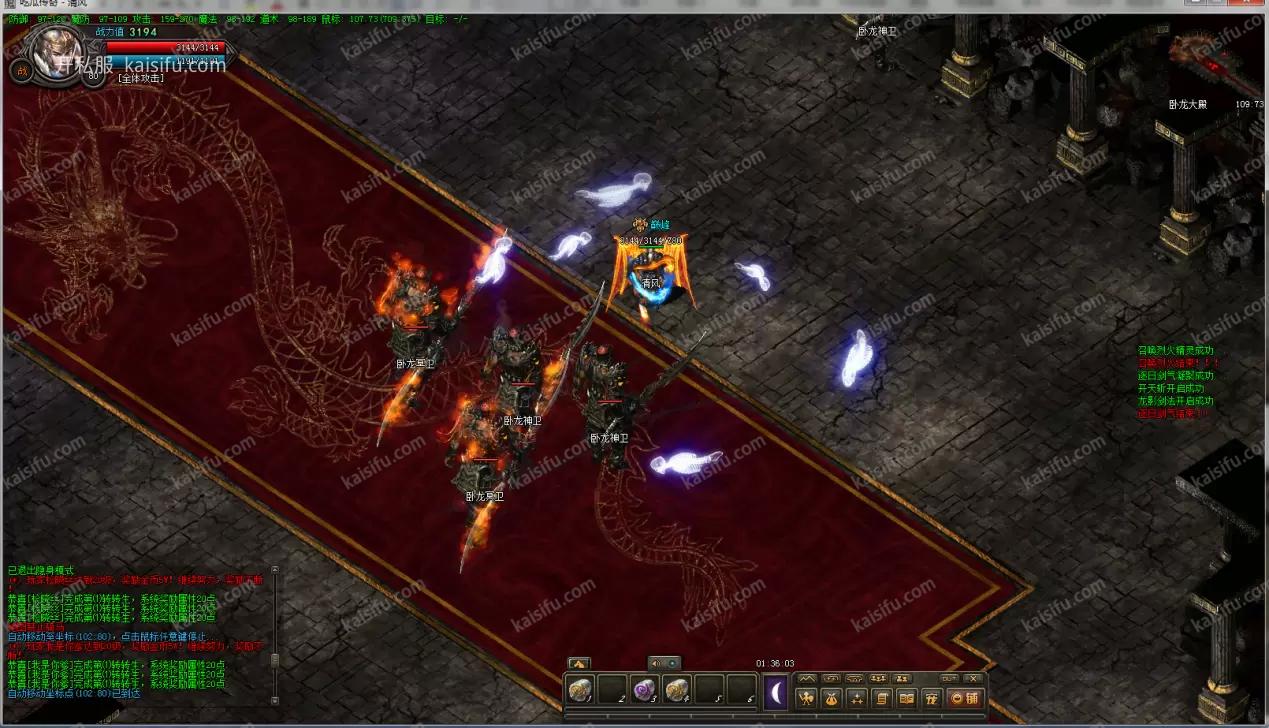Image resolution: width=1269 pixels, height=728 pixels.
Task: Open the skills icon with sparkles
Action: (x=857, y=698)
